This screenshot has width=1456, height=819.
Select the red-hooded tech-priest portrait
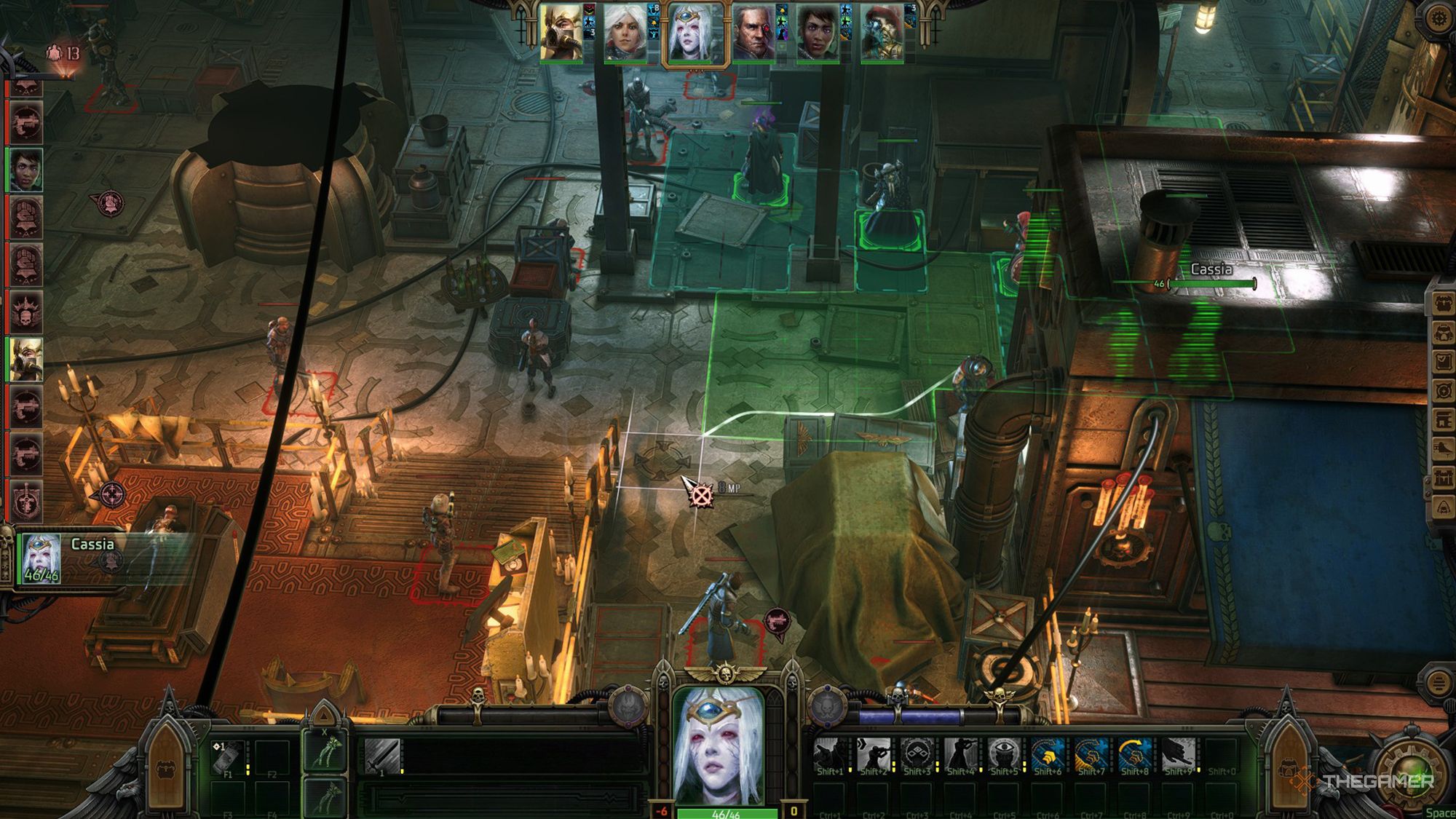pos(881,33)
